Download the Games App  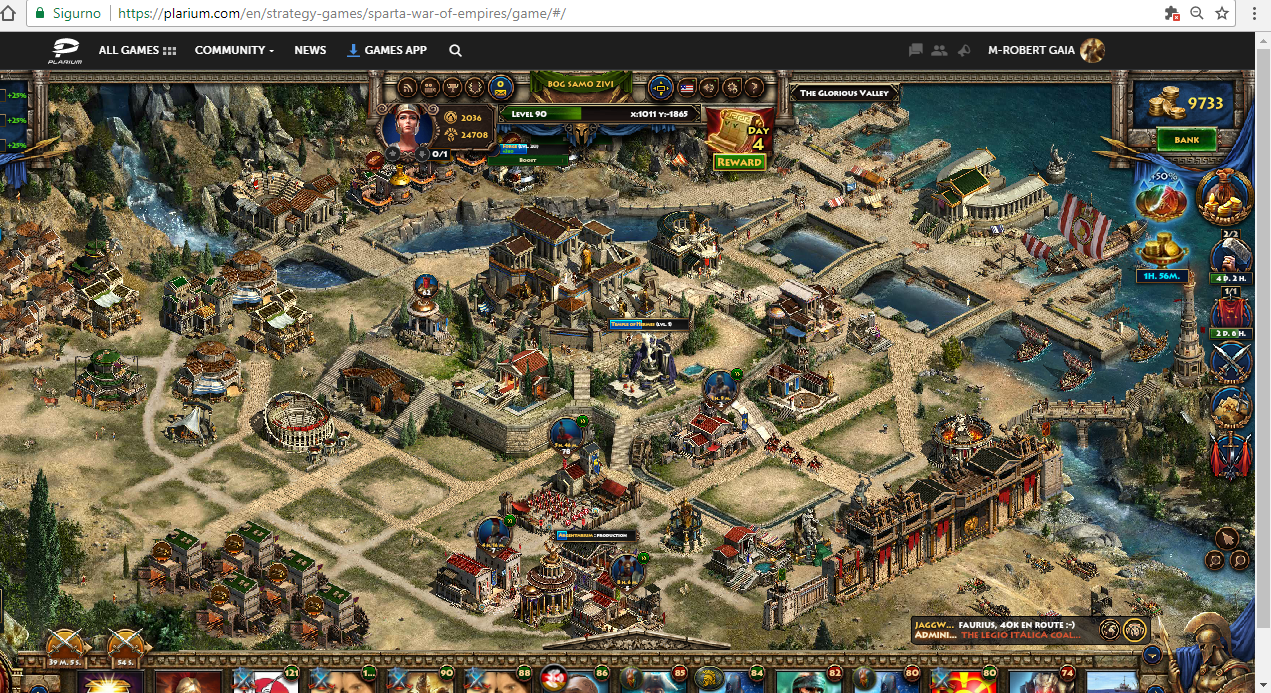pos(386,50)
